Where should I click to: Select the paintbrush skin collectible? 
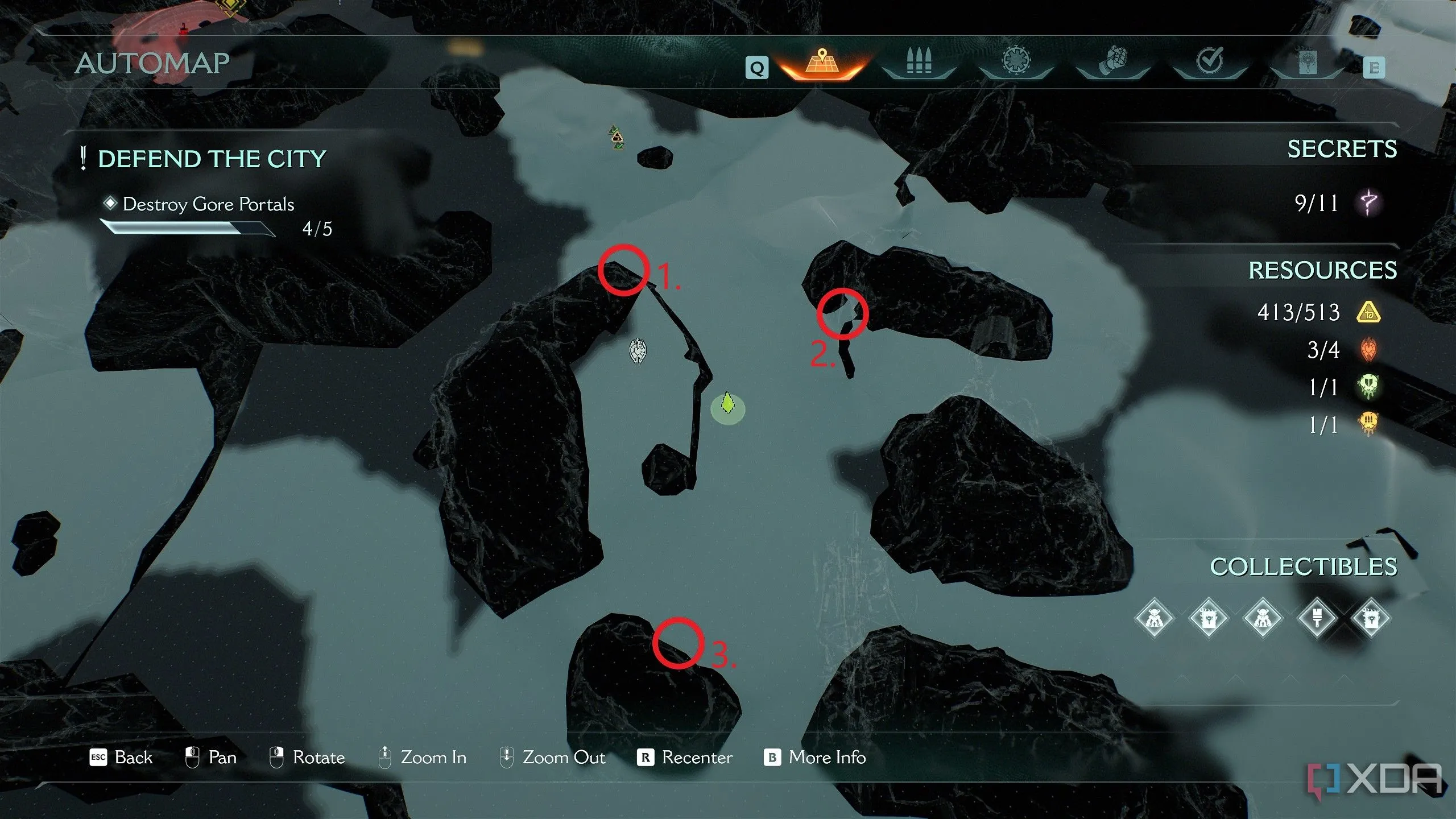[x=1317, y=618]
